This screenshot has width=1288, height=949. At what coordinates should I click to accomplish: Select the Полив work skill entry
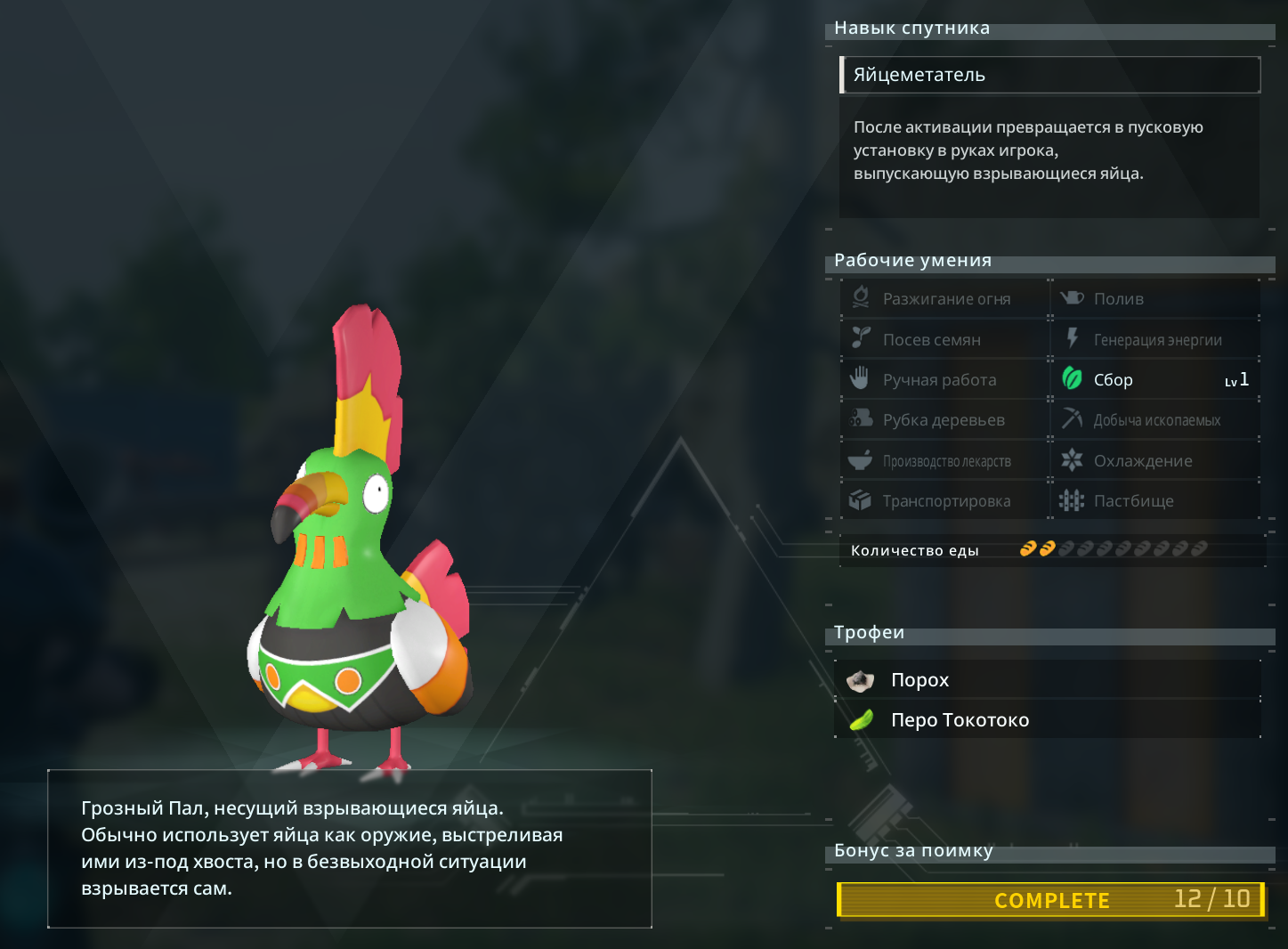click(1154, 299)
